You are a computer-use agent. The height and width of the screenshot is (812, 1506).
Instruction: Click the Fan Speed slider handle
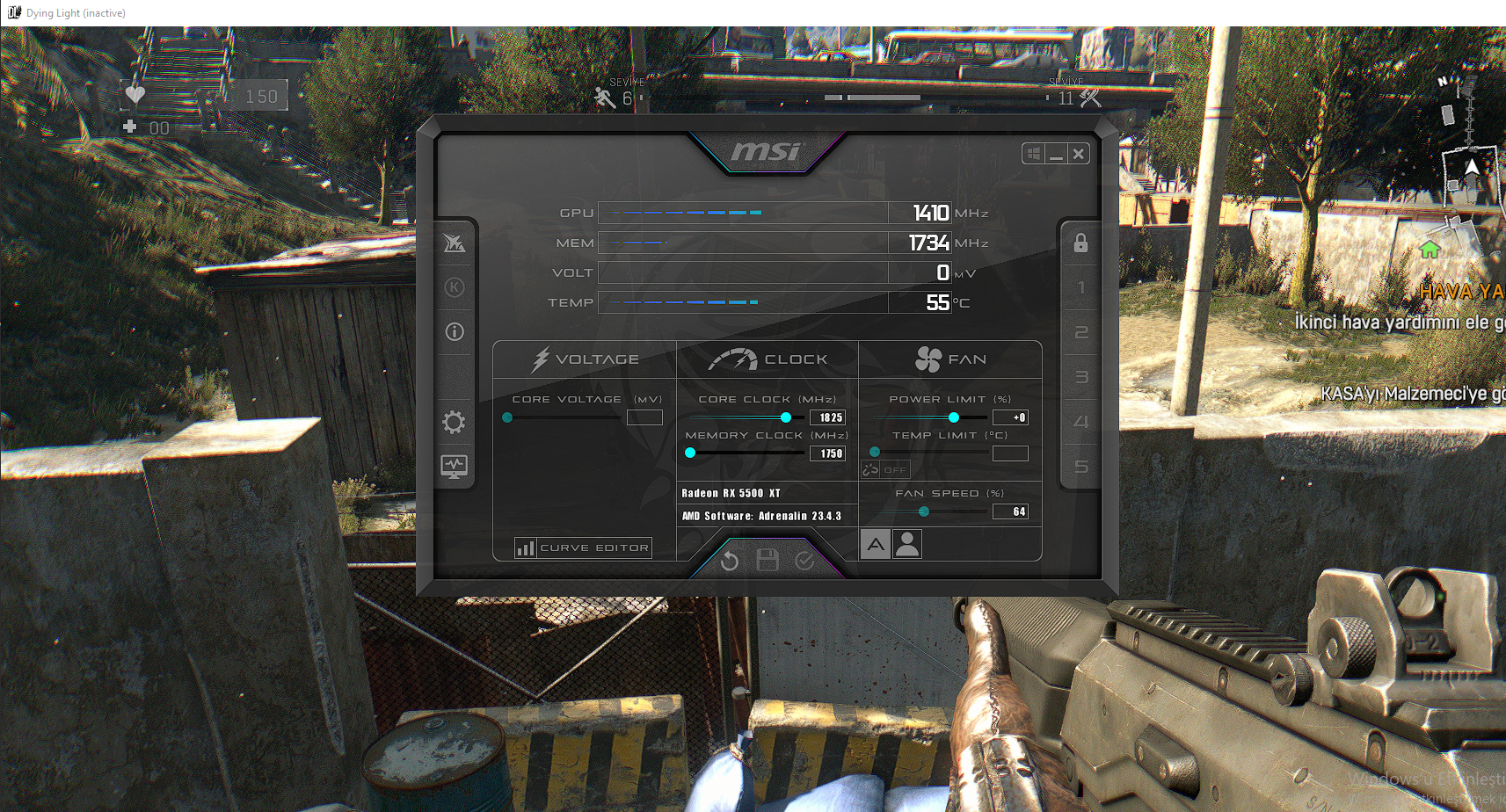click(924, 511)
